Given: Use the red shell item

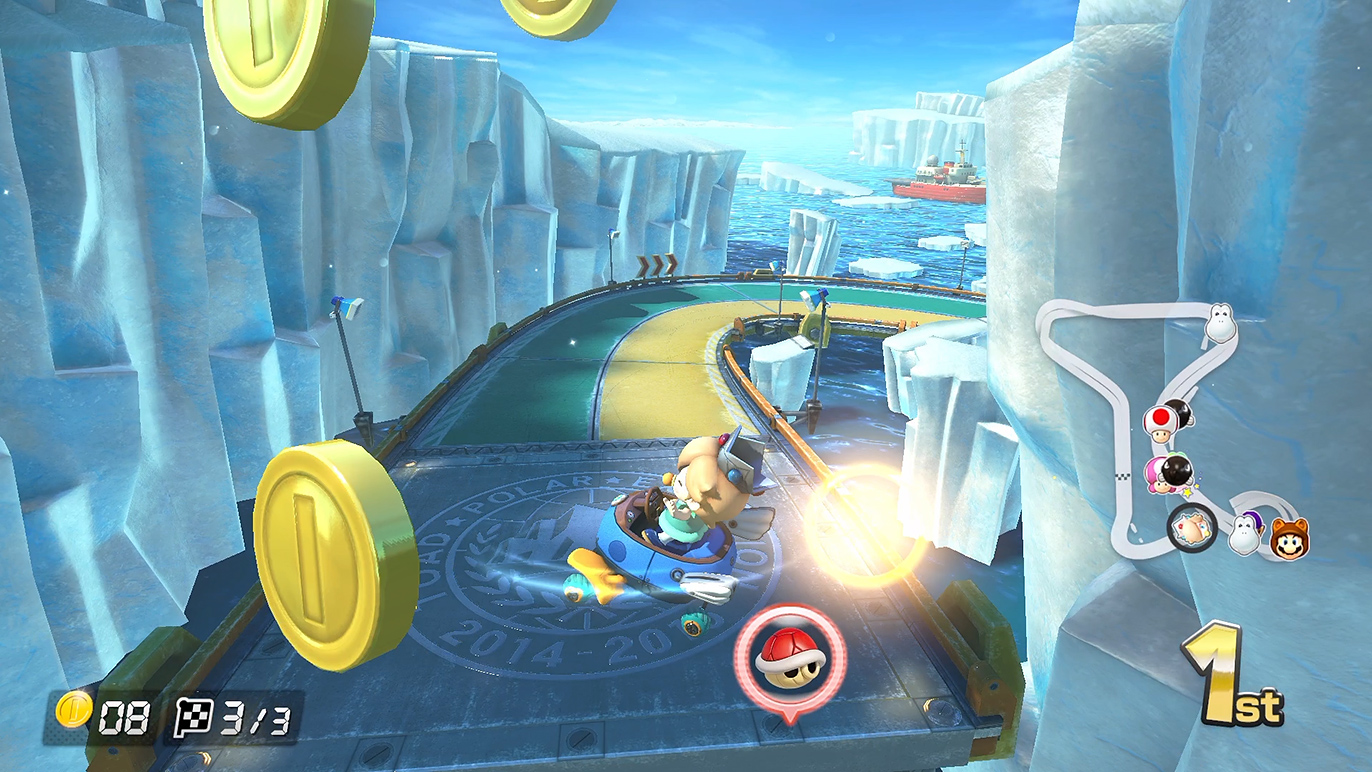Looking at the screenshot, I should pos(790,656).
